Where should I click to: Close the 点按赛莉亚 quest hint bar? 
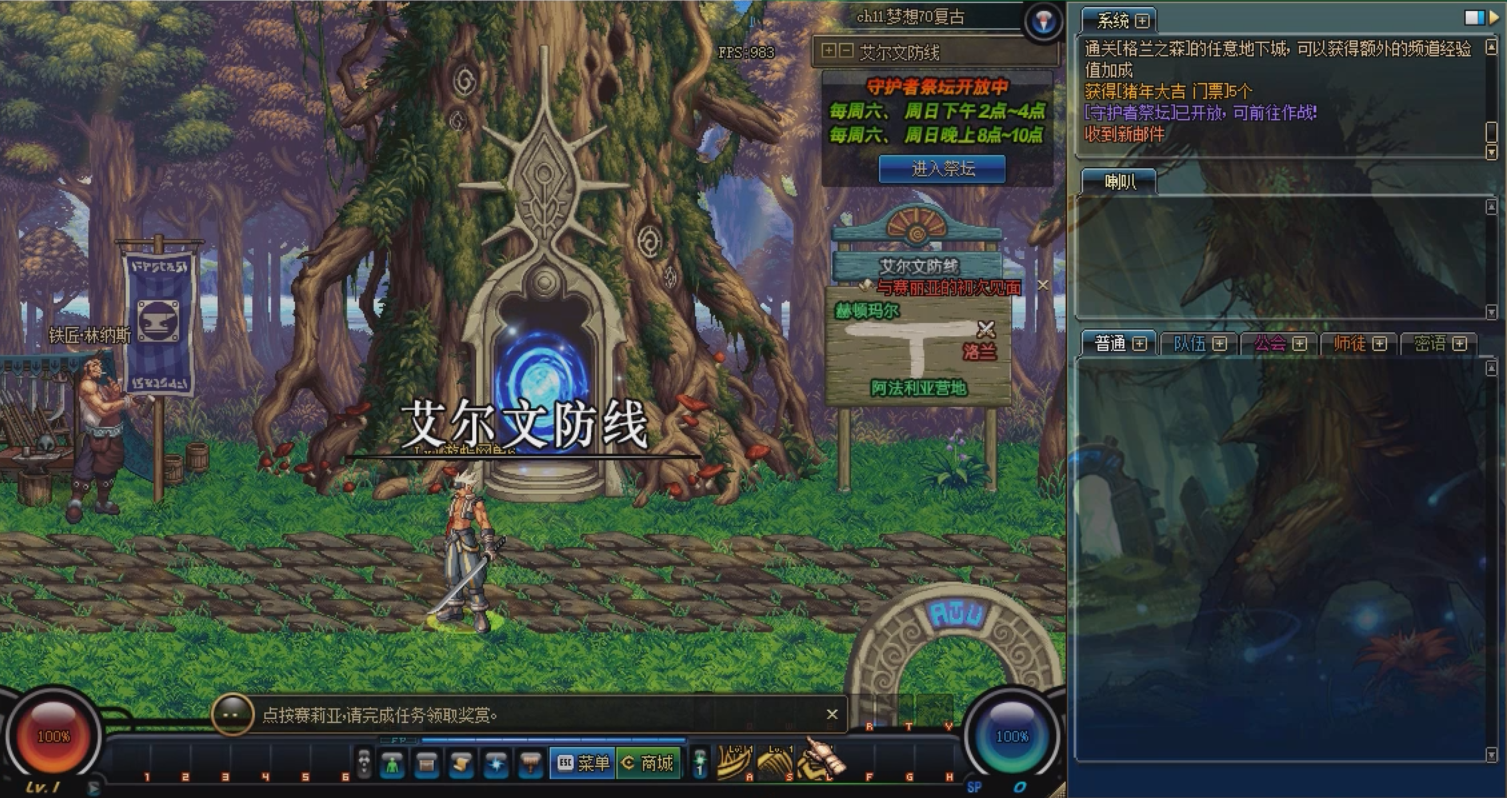831,714
